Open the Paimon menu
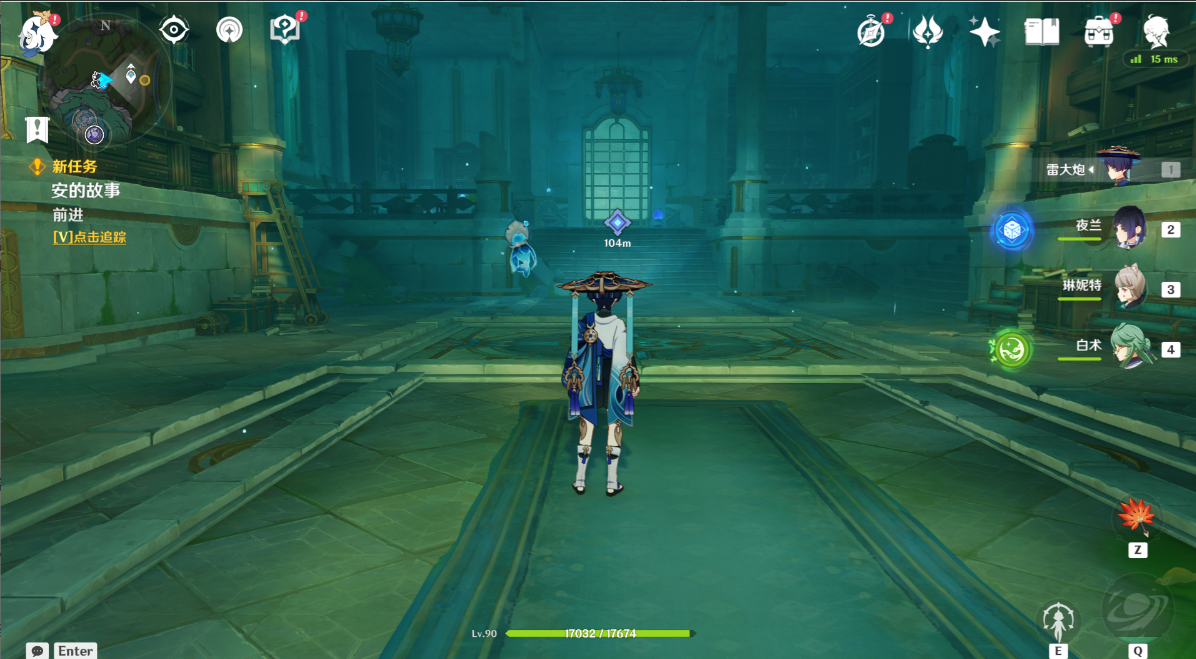1196x659 pixels. 38,33
